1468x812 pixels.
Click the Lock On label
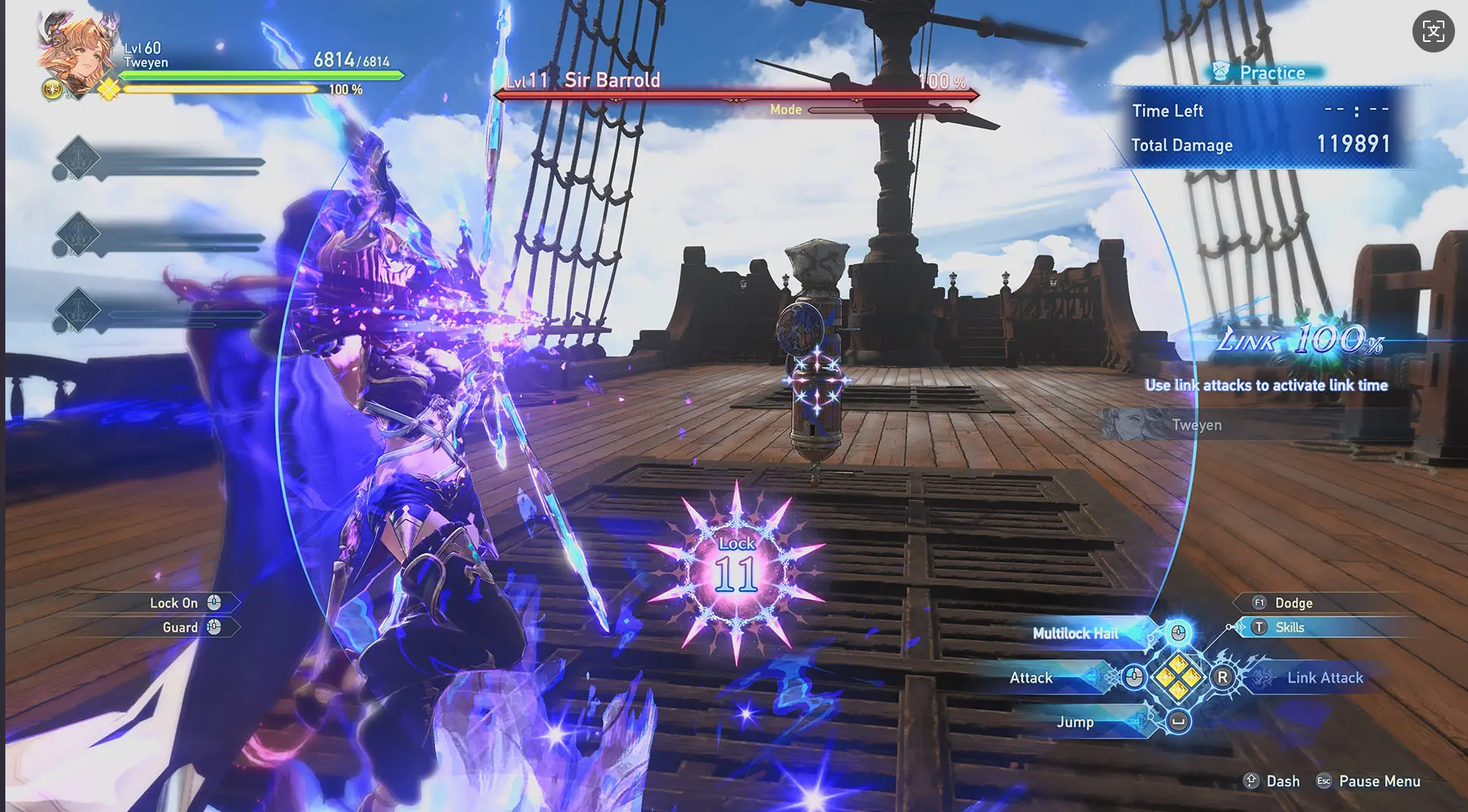[174, 603]
